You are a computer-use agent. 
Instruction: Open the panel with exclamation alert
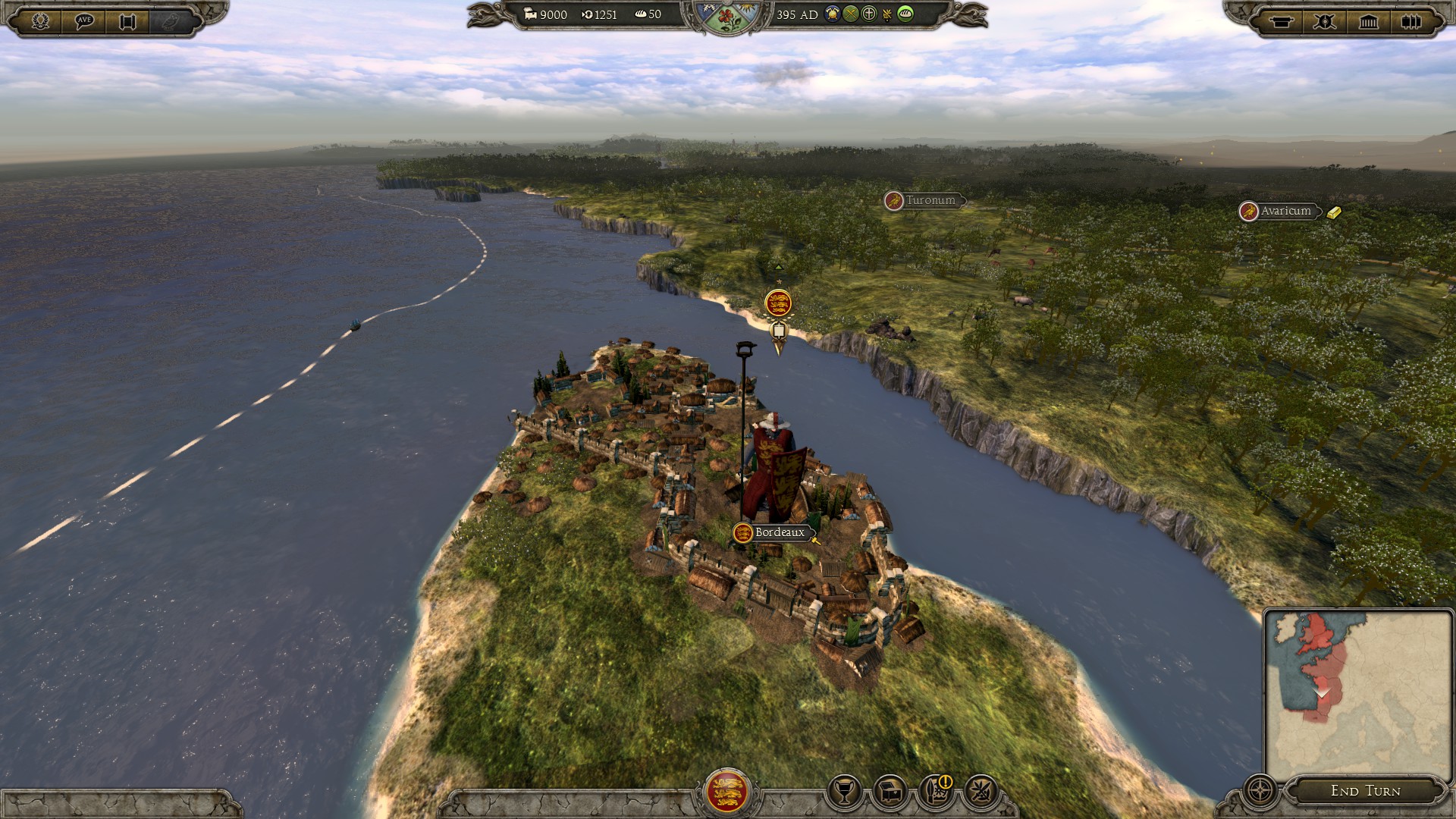[x=936, y=792]
